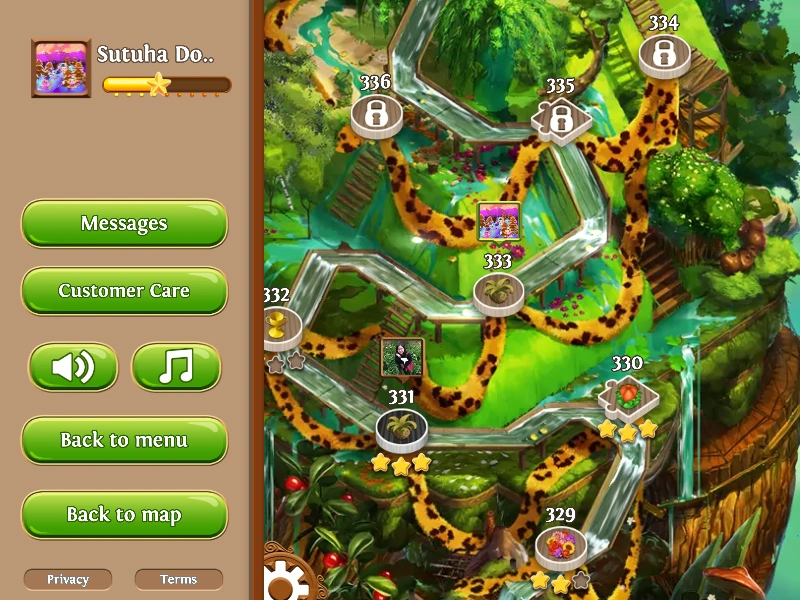The width and height of the screenshot is (800, 600).
Task: Toggle the sound speaker button
Action: [73, 367]
